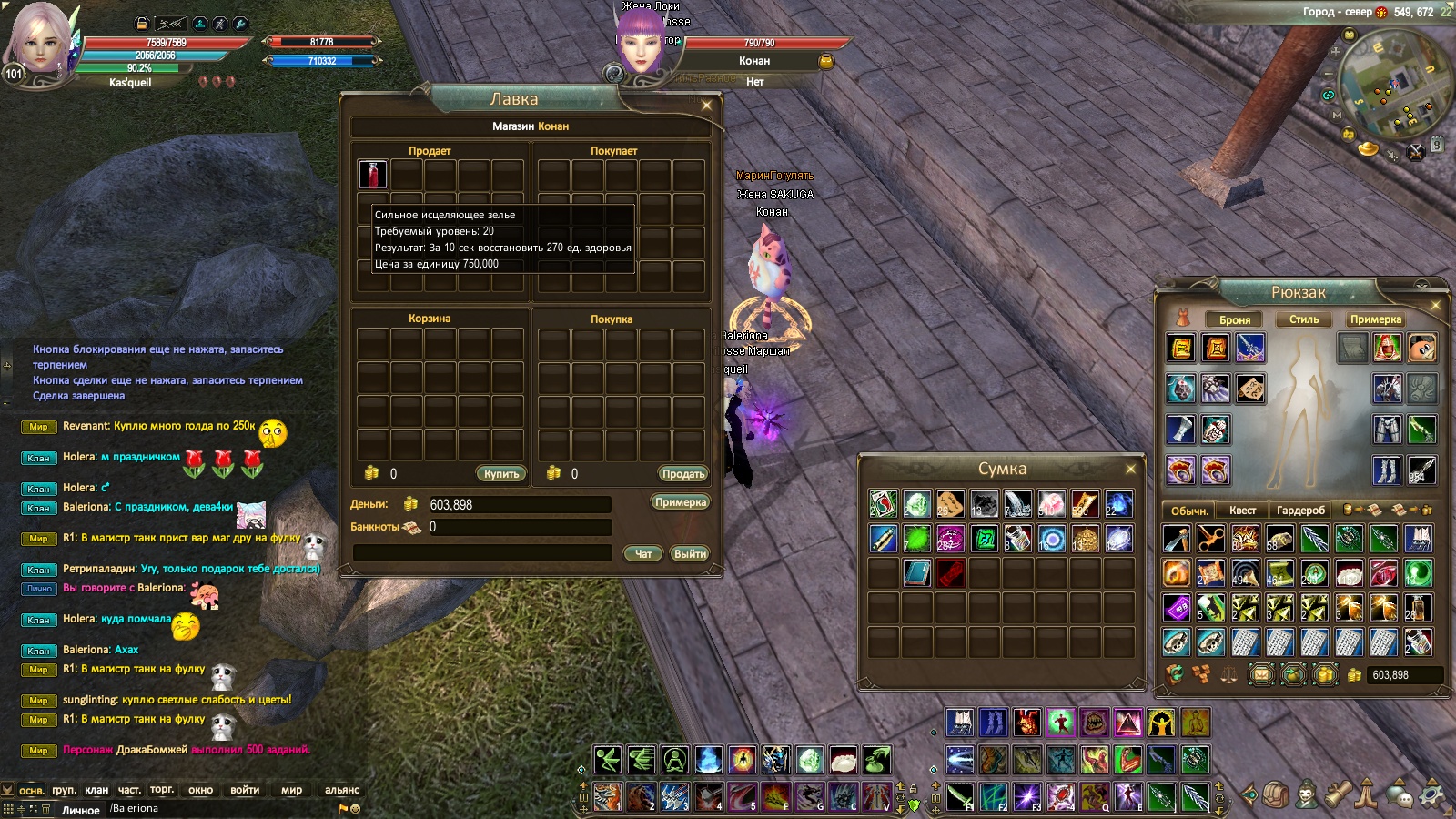Open the Примерка tab in backpack

coord(1375,319)
